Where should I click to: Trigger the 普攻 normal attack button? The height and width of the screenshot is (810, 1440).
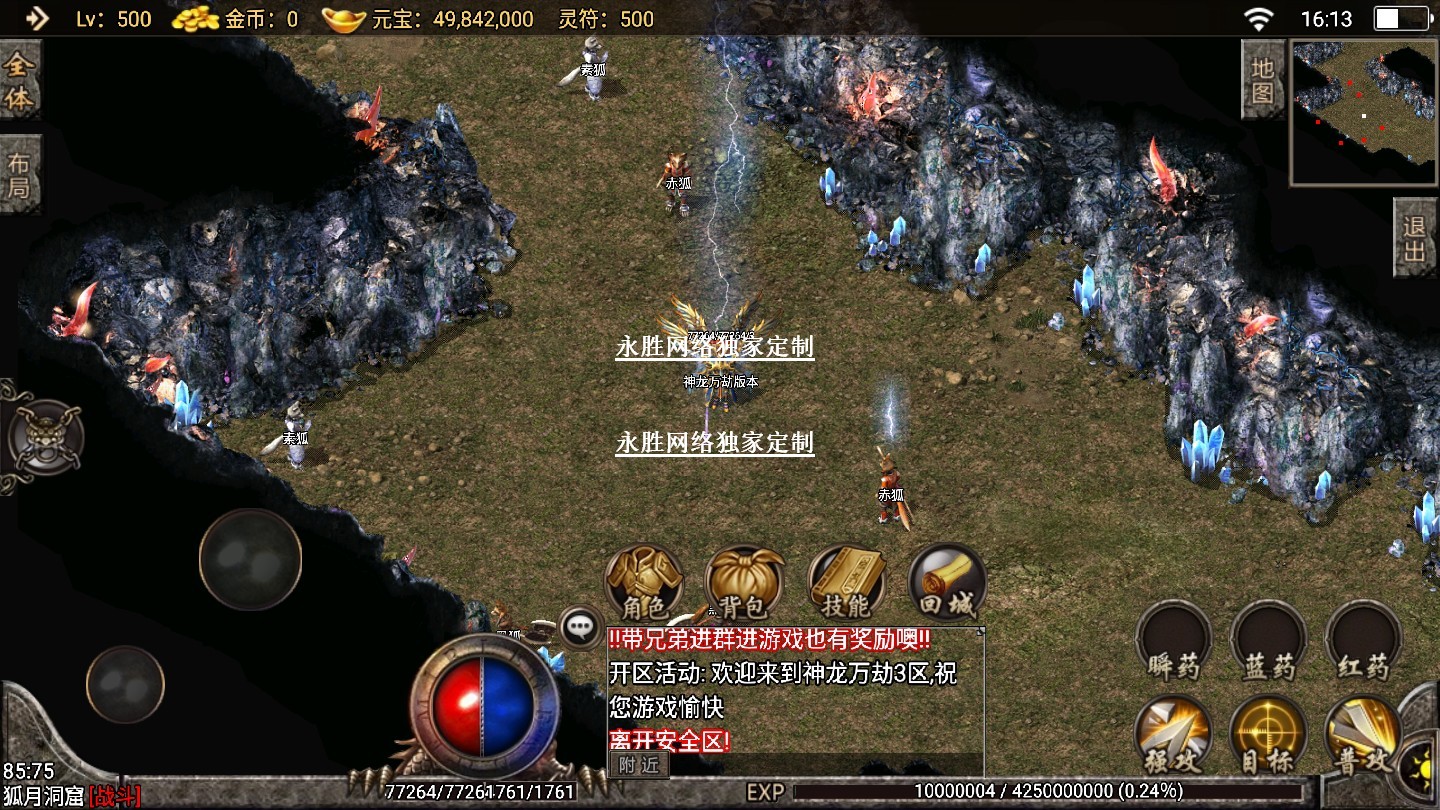click(x=1363, y=735)
